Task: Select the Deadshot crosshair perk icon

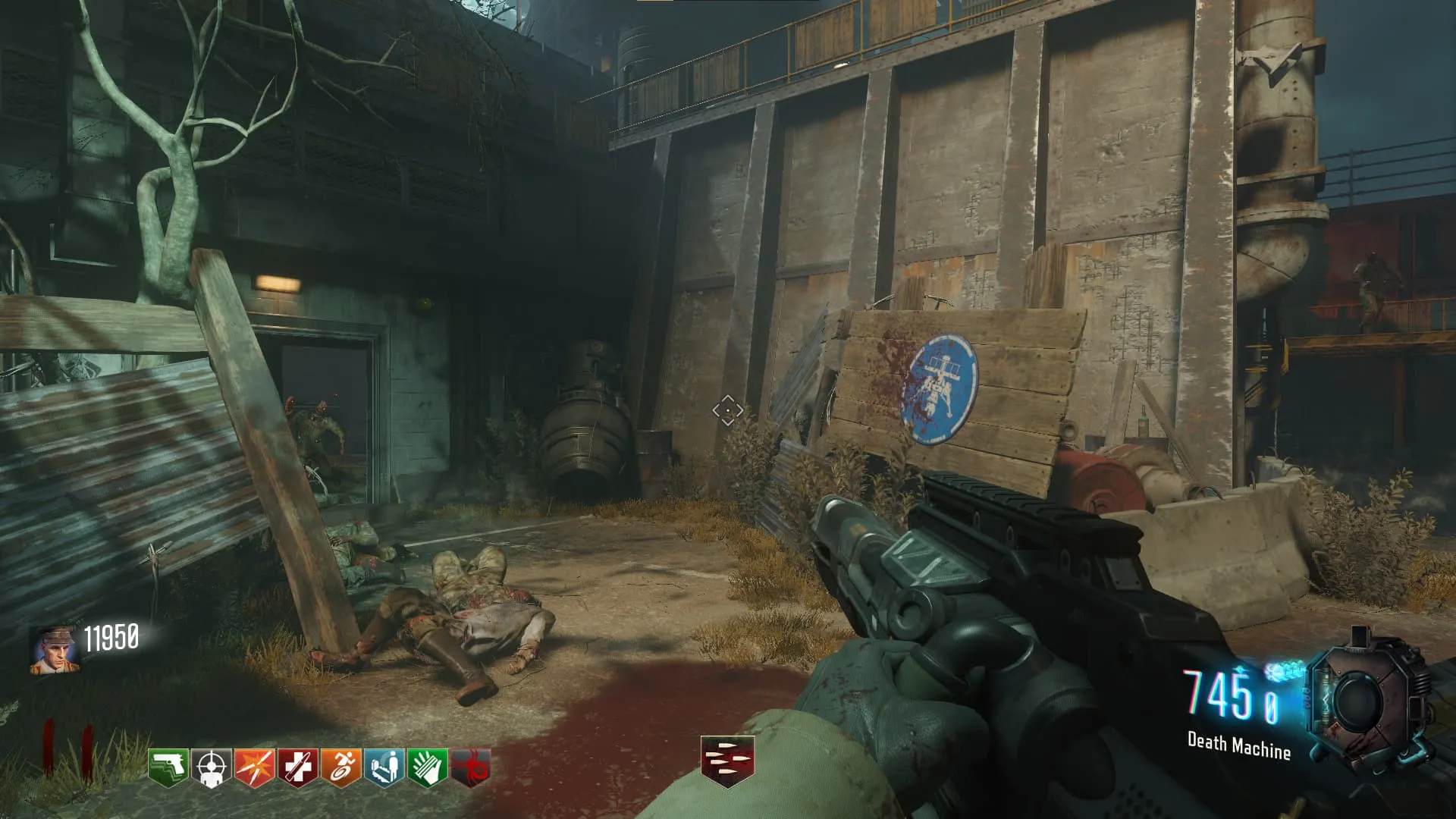Action: (x=212, y=767)
